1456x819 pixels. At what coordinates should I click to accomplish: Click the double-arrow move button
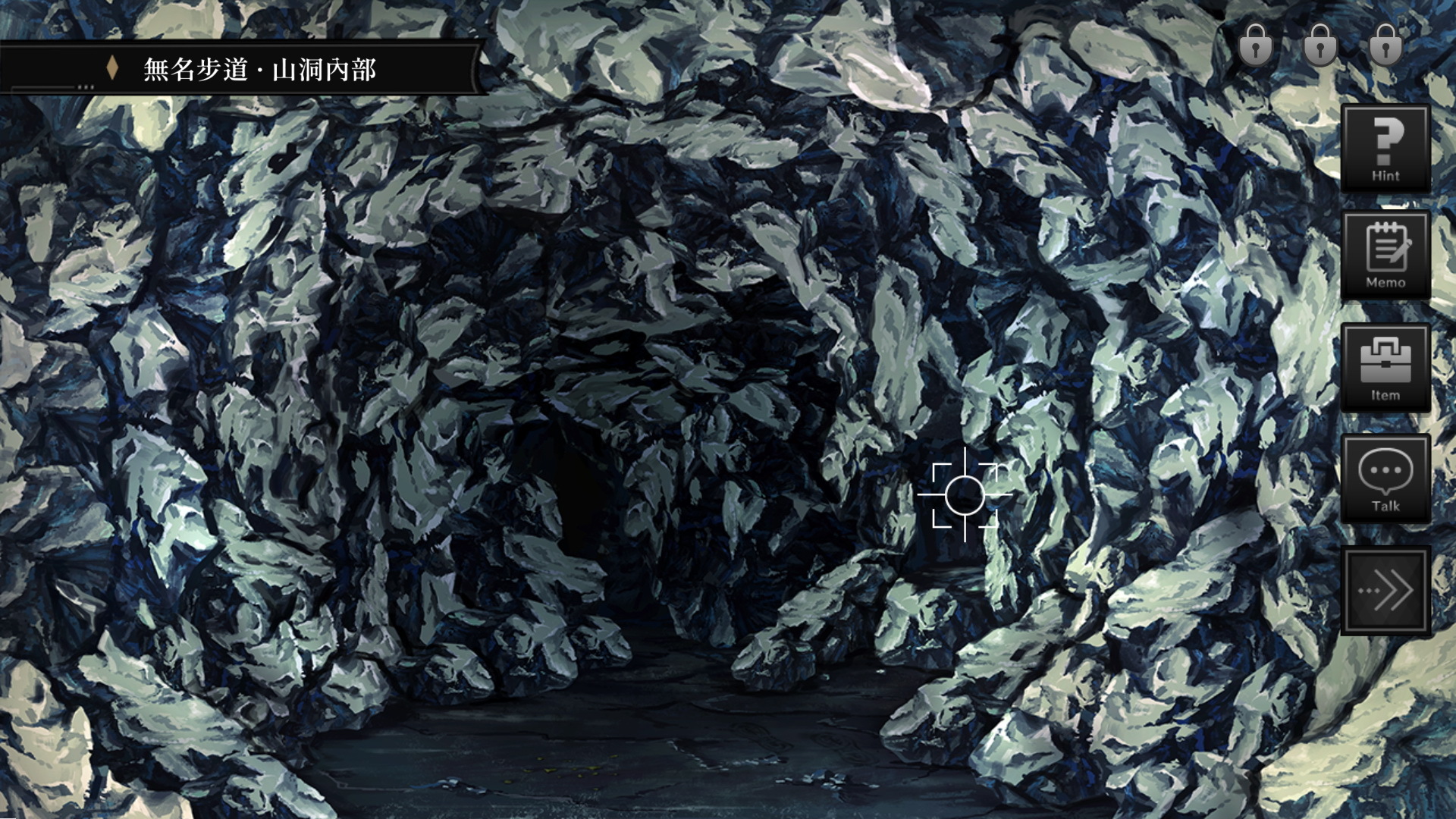1385,590
